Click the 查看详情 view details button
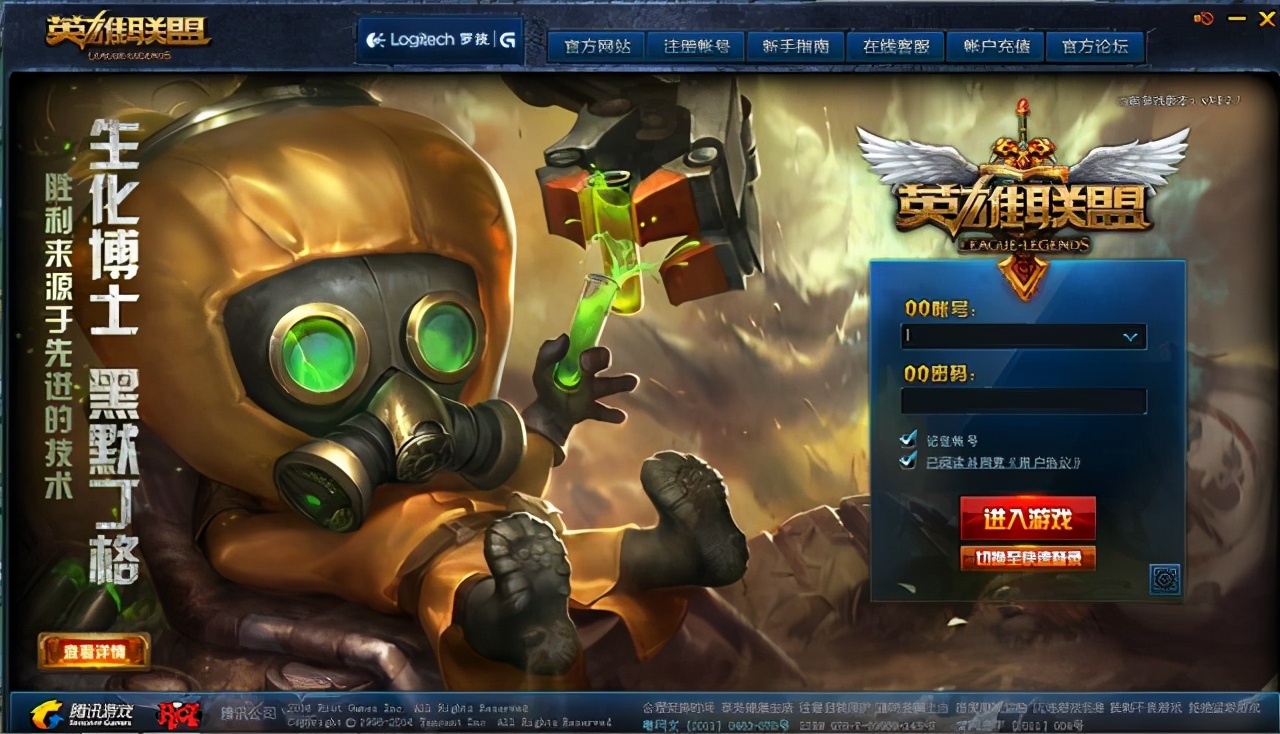 point(95,650)
